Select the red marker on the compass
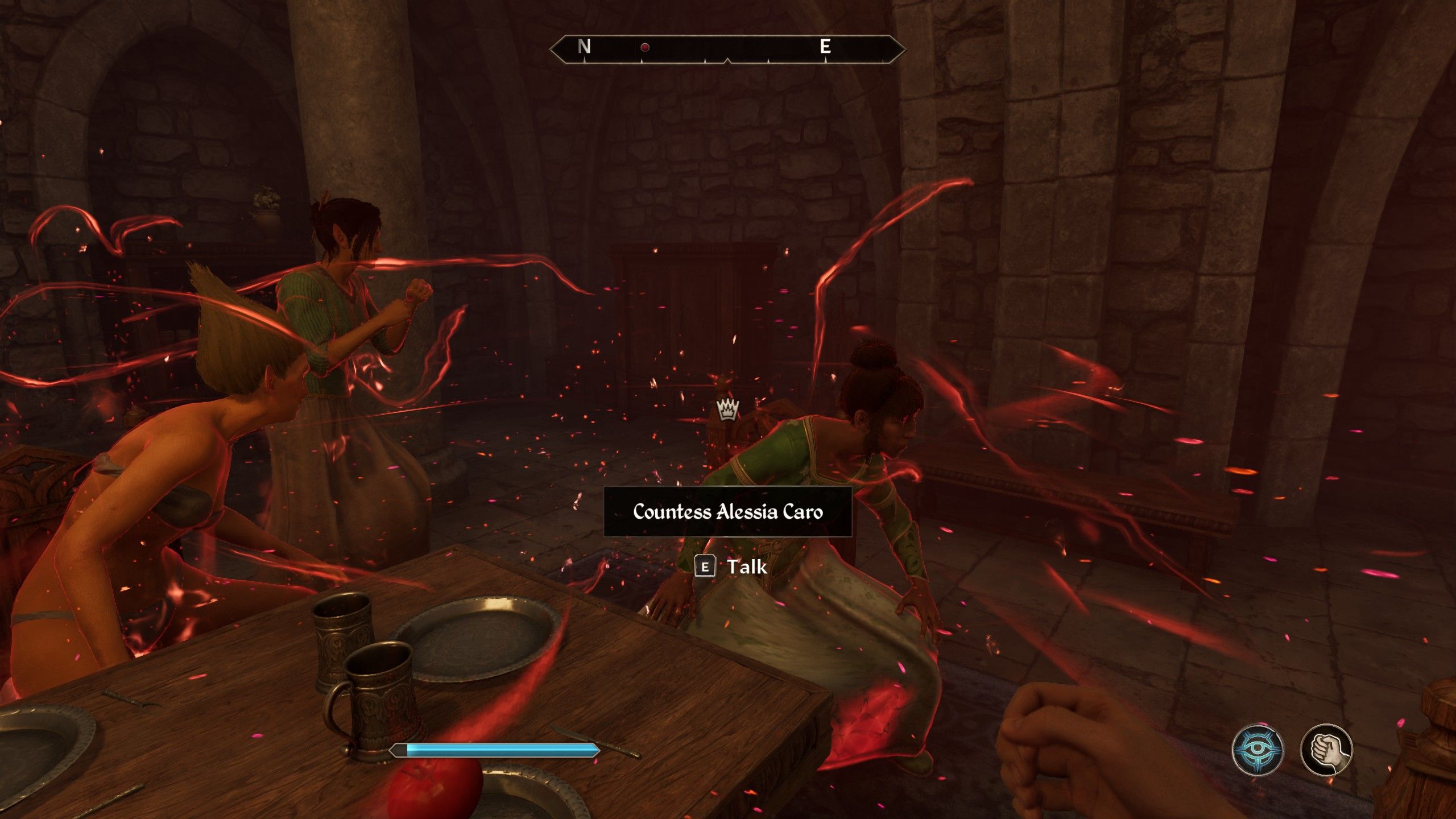This screenshot has height=819, width=1456. pos(645,48)
